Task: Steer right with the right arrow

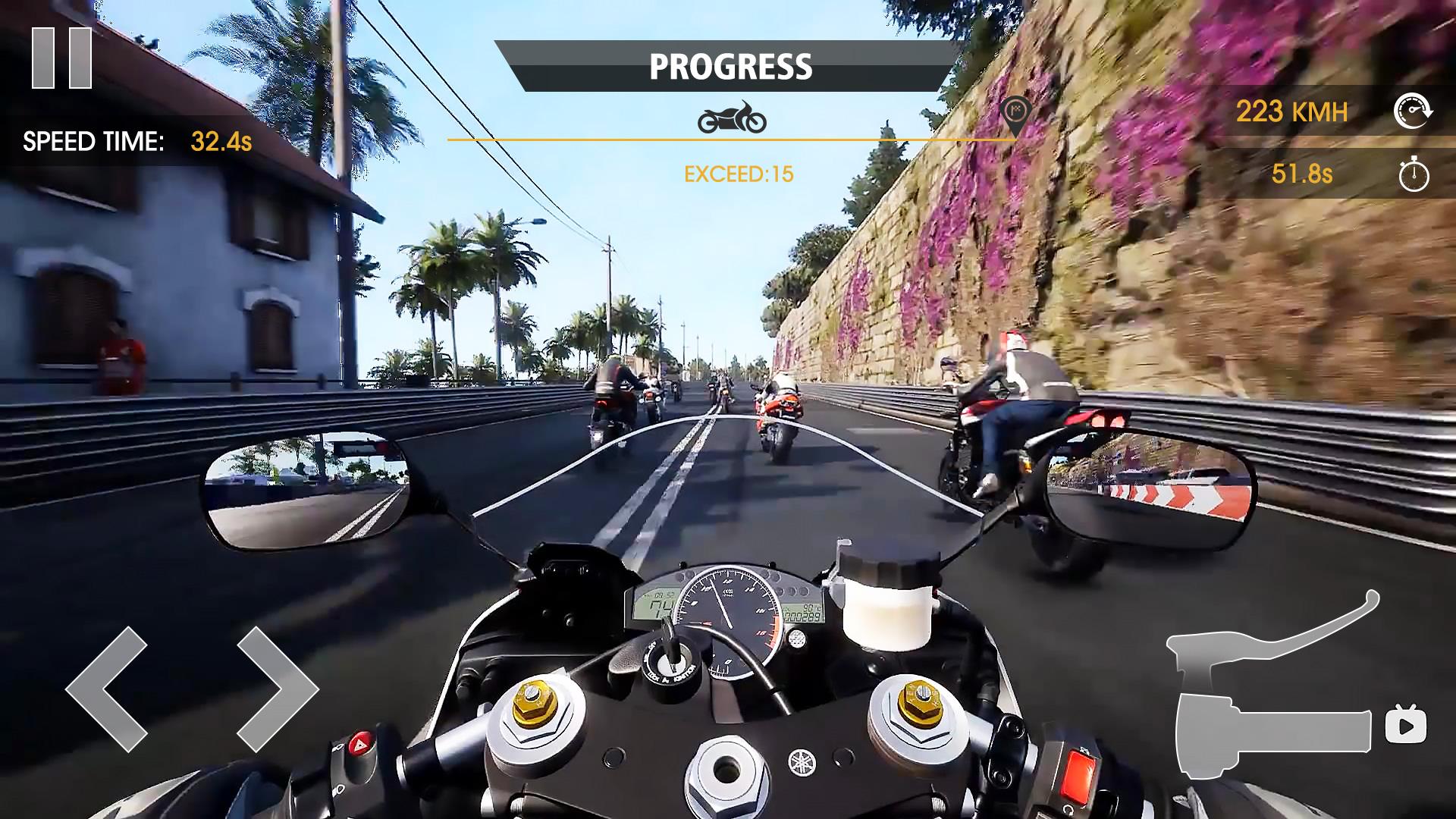Action: 277,689
